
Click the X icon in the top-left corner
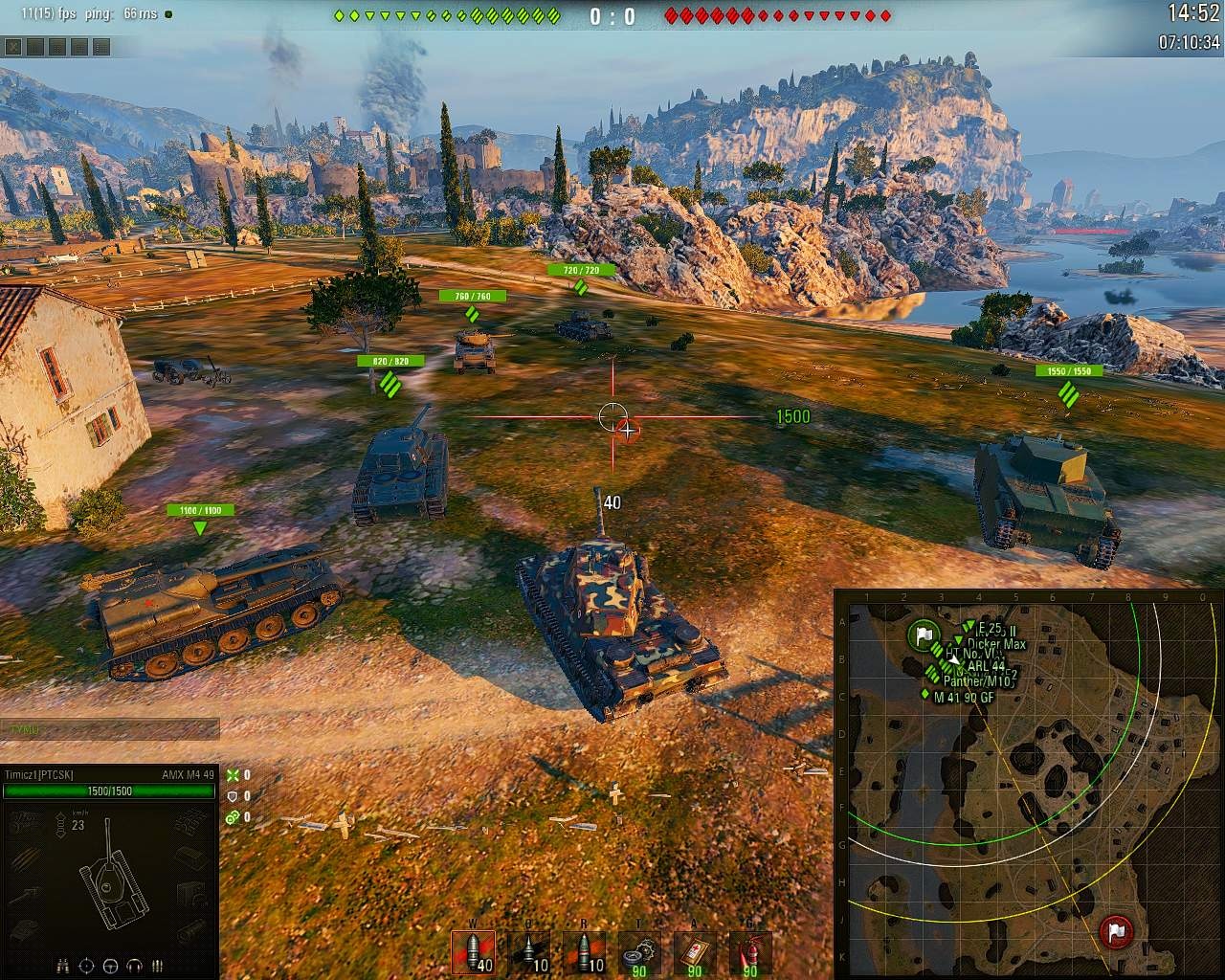(x=12, y=46)
